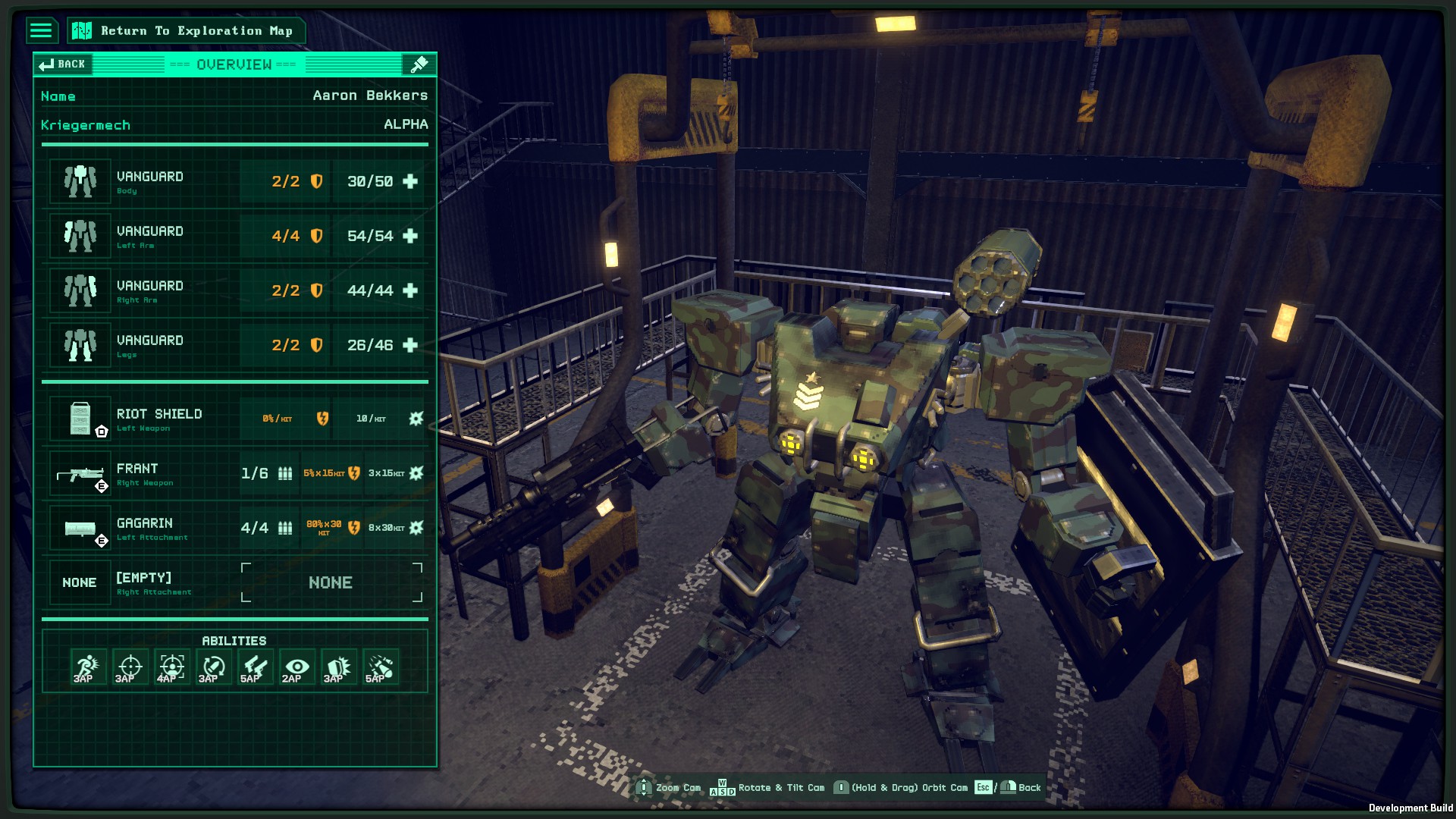Go back using the BACK button

pyautogui.click(x=63, y=64)
